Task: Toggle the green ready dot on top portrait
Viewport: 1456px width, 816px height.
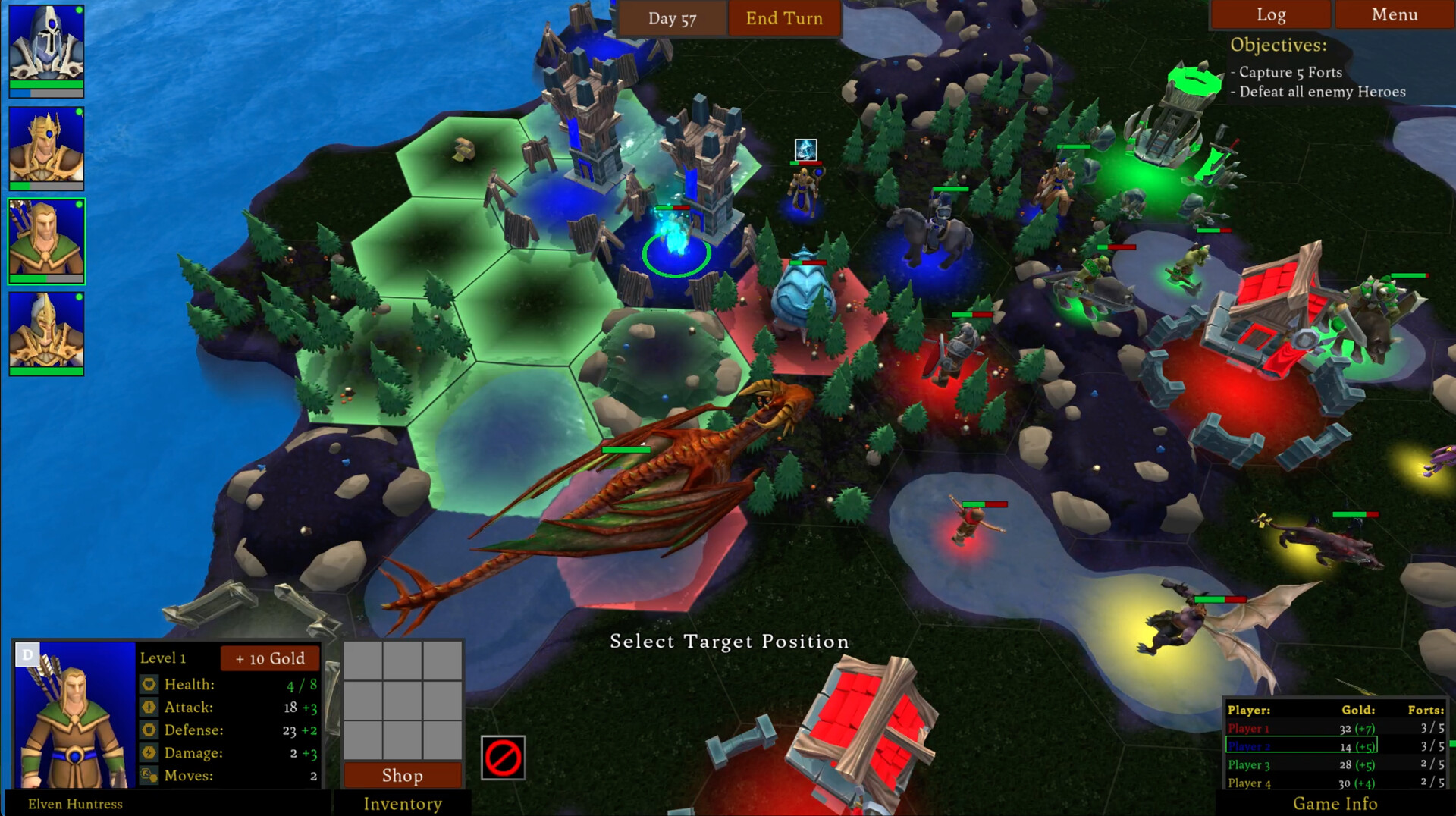Action: point(80,10)
